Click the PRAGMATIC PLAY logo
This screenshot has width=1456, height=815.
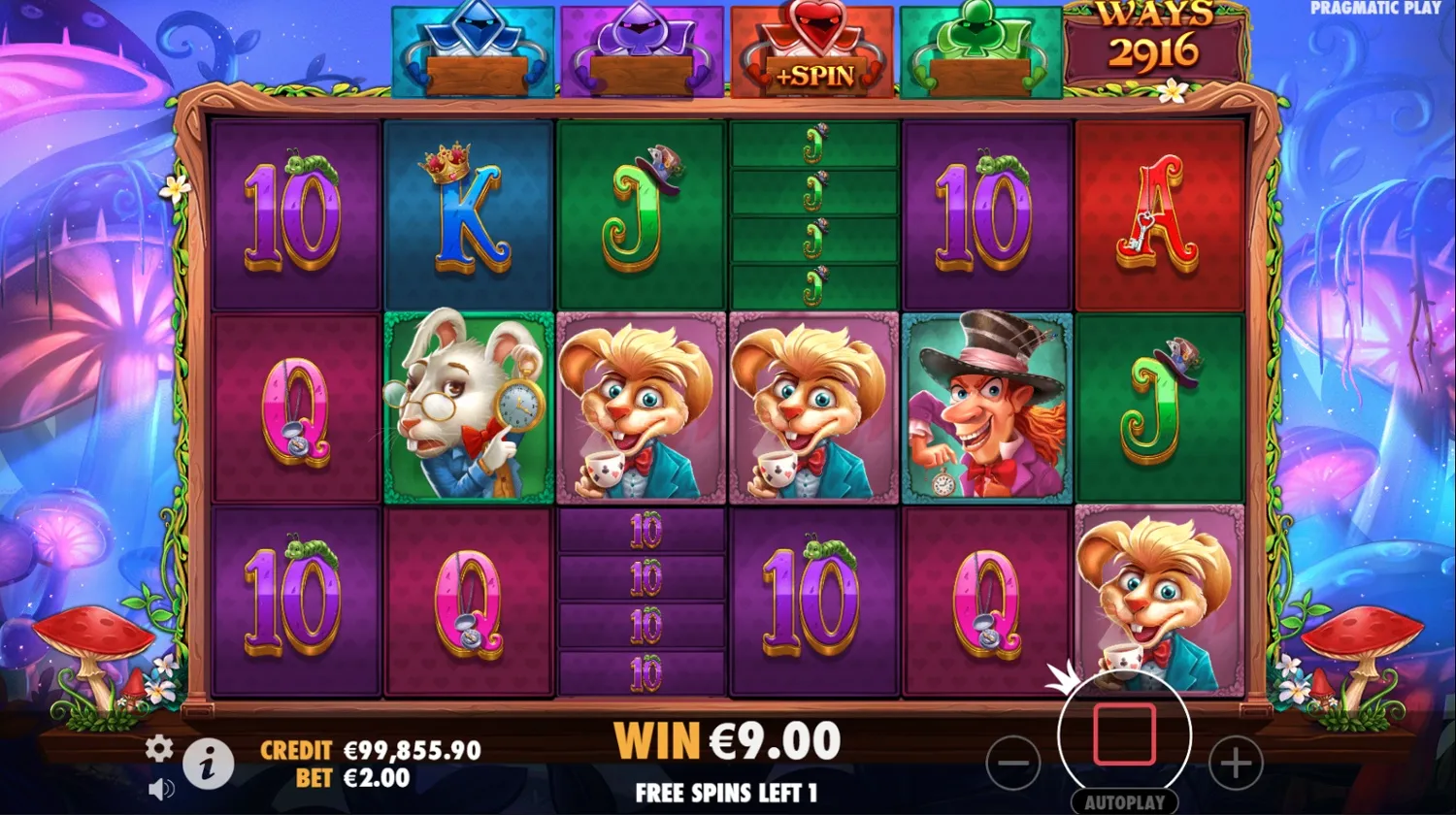pos(1376,8)
